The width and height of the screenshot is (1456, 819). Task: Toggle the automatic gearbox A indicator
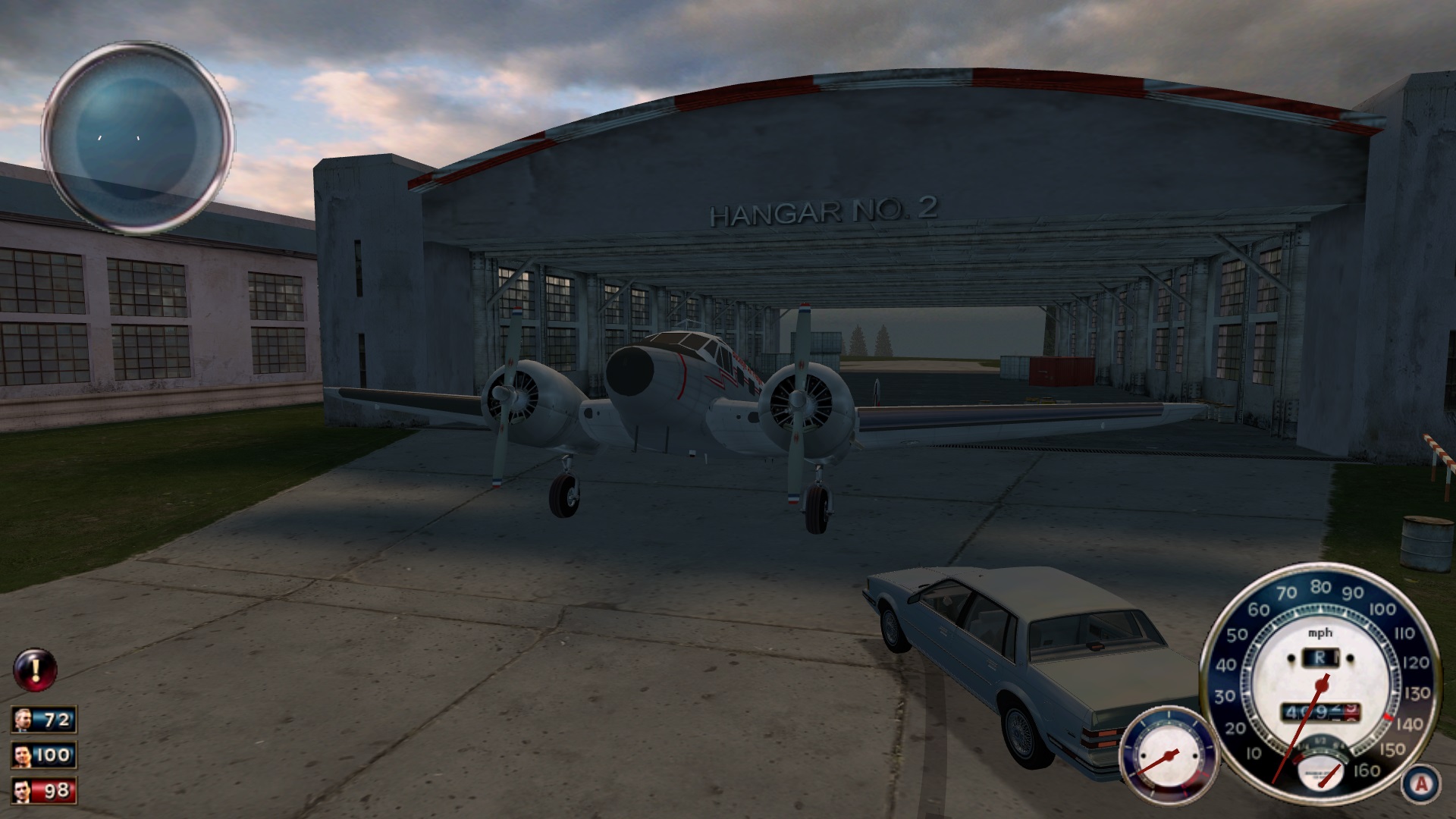(1421, 783)
